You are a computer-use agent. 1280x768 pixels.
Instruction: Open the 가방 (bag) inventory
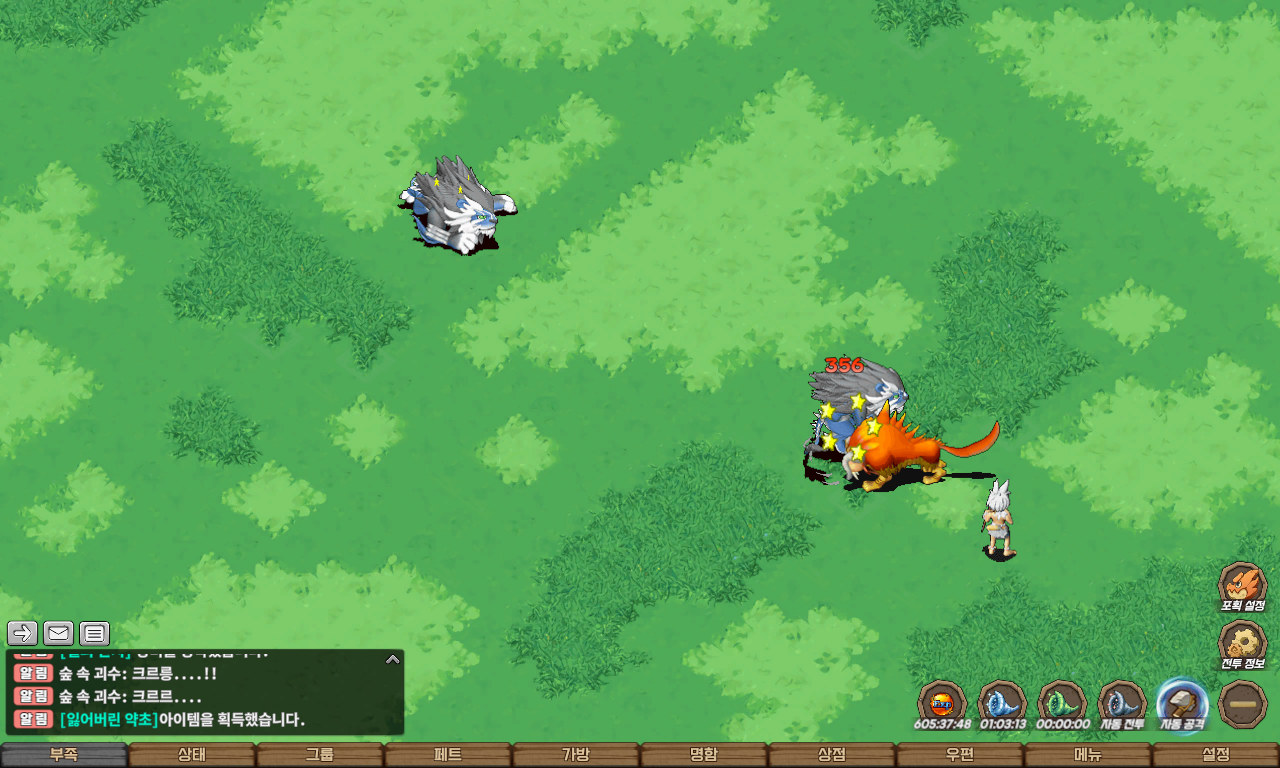click(576, 755)
